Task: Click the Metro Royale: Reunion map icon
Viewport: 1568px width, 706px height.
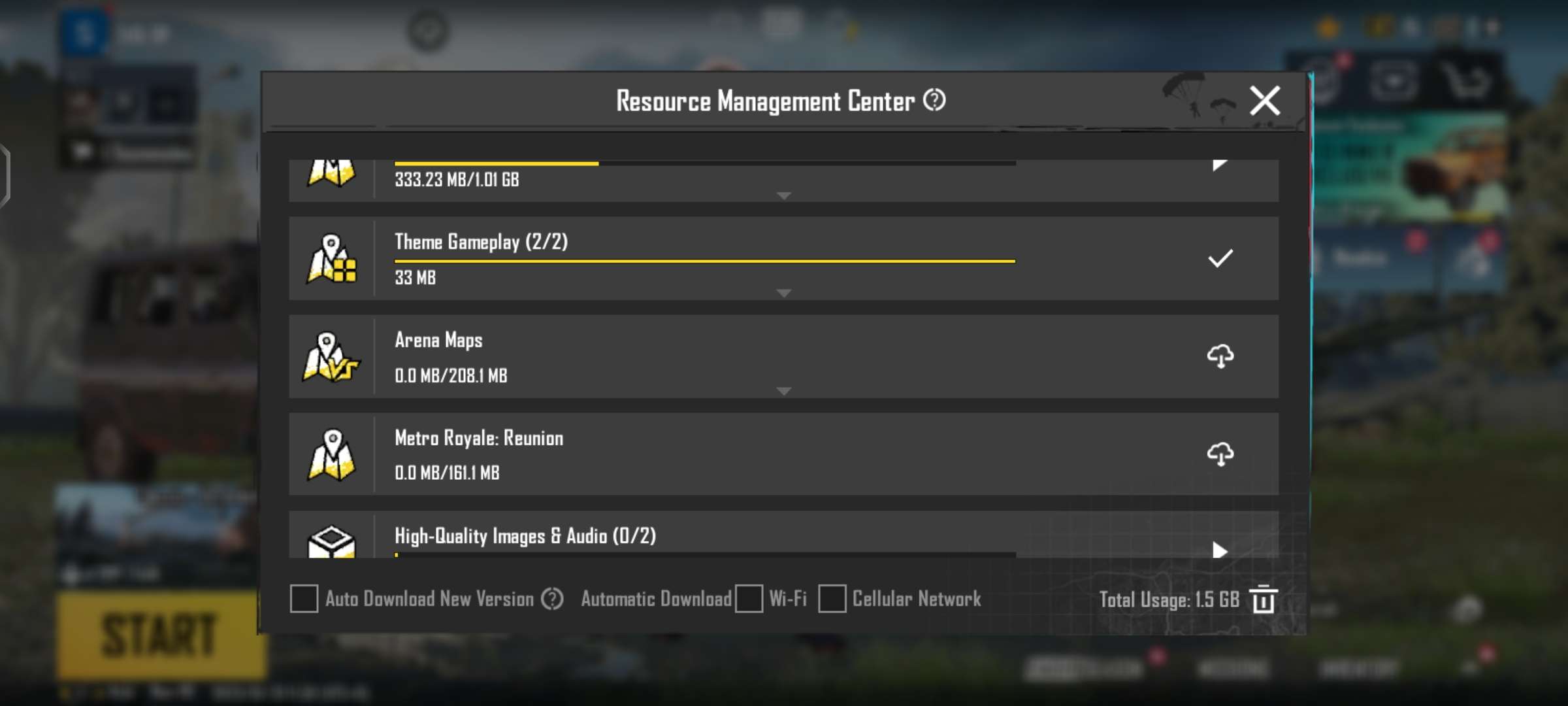Action: pyautogui.click(x=331, y=455)
